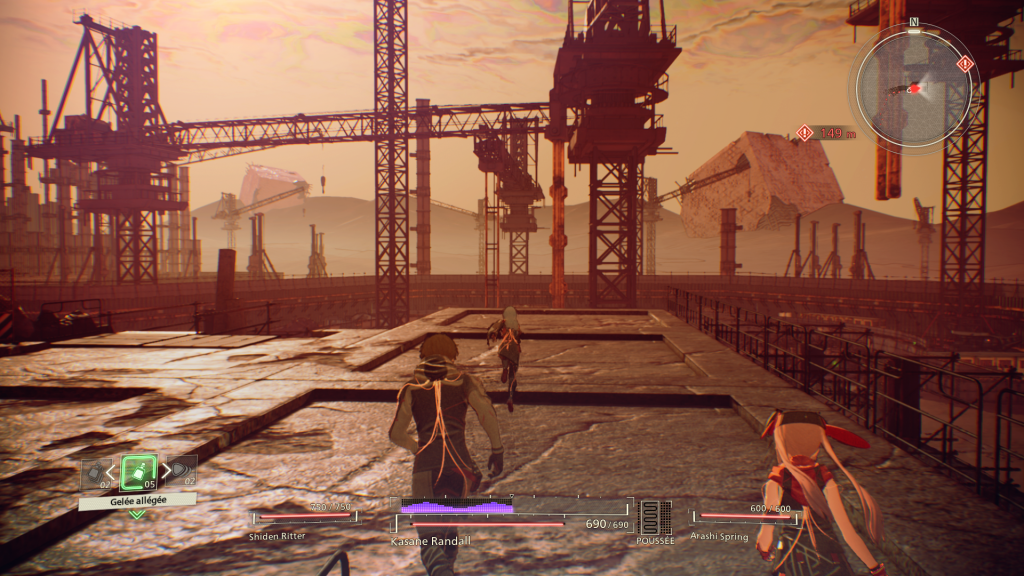Image resolution: width=1024 pixels, height=576 pixels.
Task: Open the circular minimap
Action: [x=912, y=85]
